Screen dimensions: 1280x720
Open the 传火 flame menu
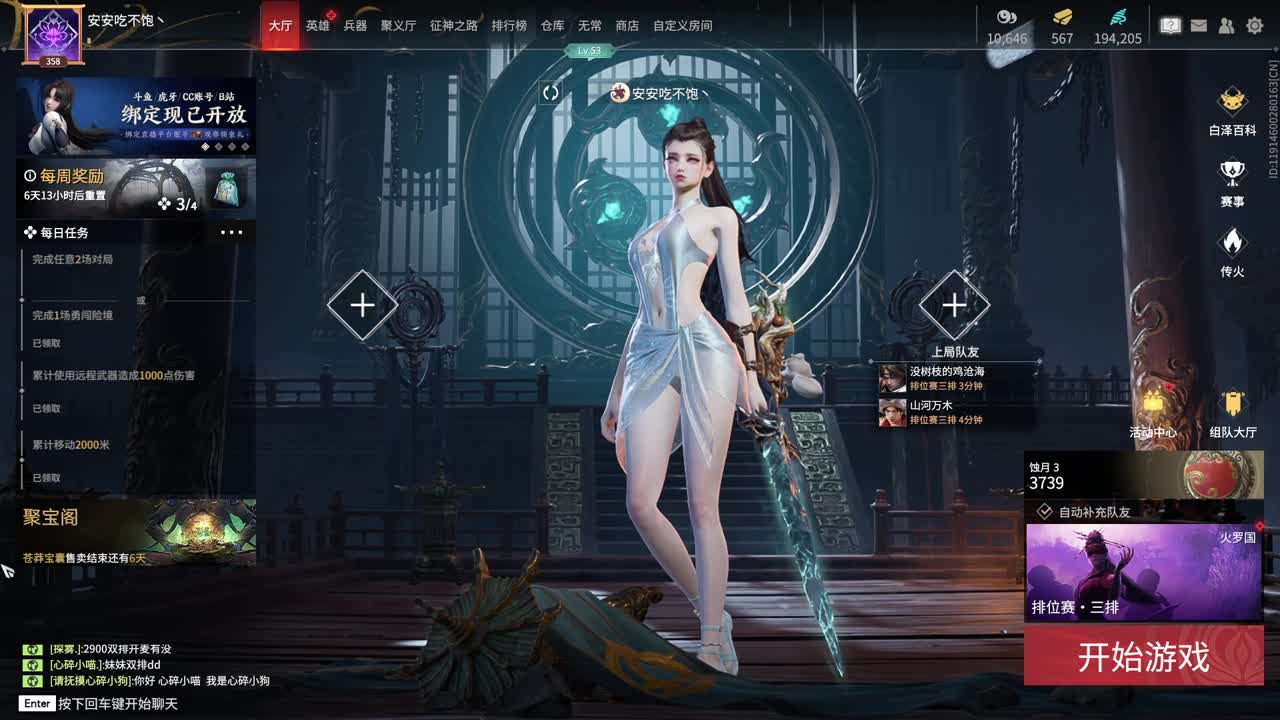click(1232, 252)
